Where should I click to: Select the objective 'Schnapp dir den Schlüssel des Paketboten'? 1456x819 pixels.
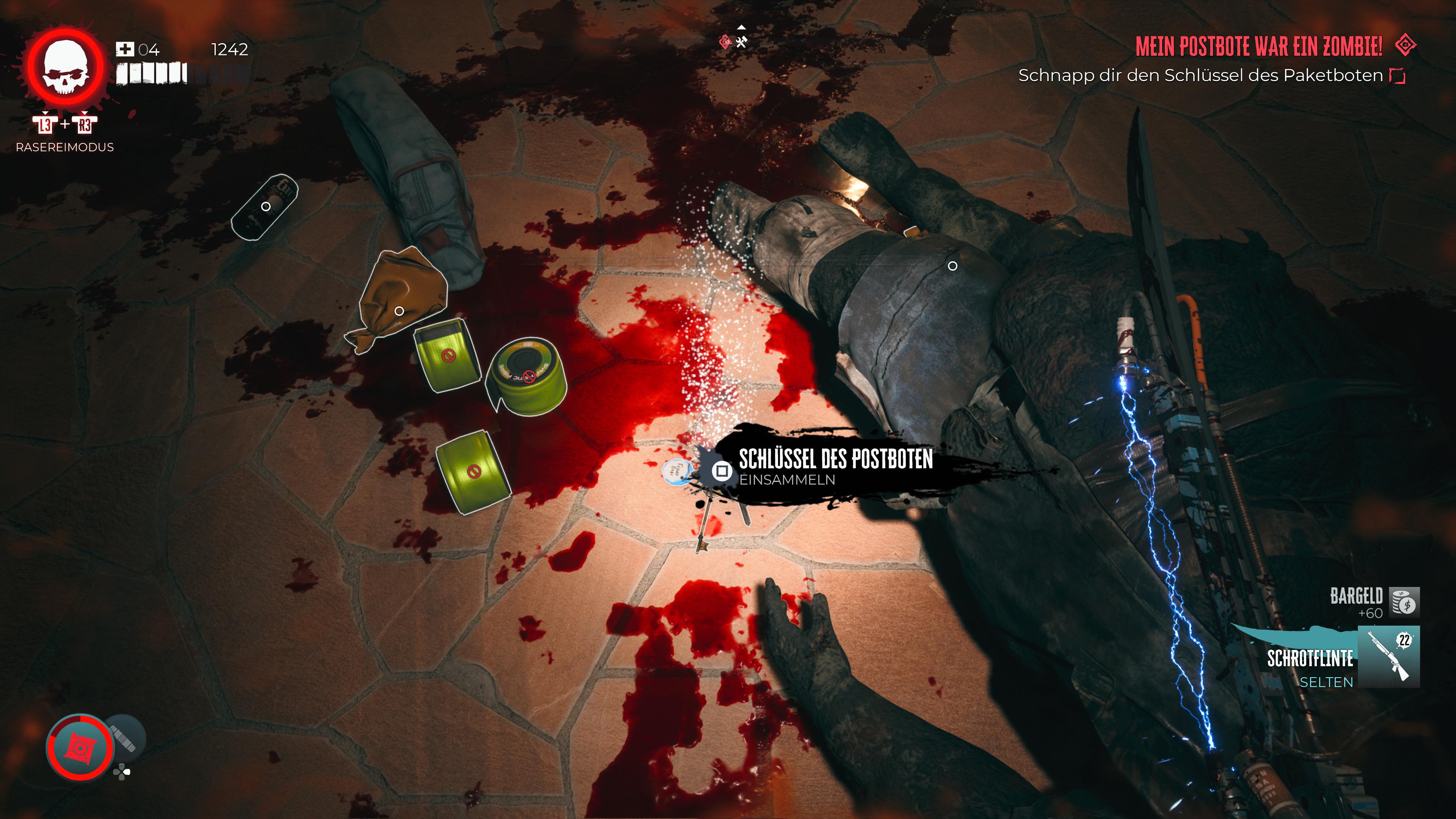(x=1200, y=75)
